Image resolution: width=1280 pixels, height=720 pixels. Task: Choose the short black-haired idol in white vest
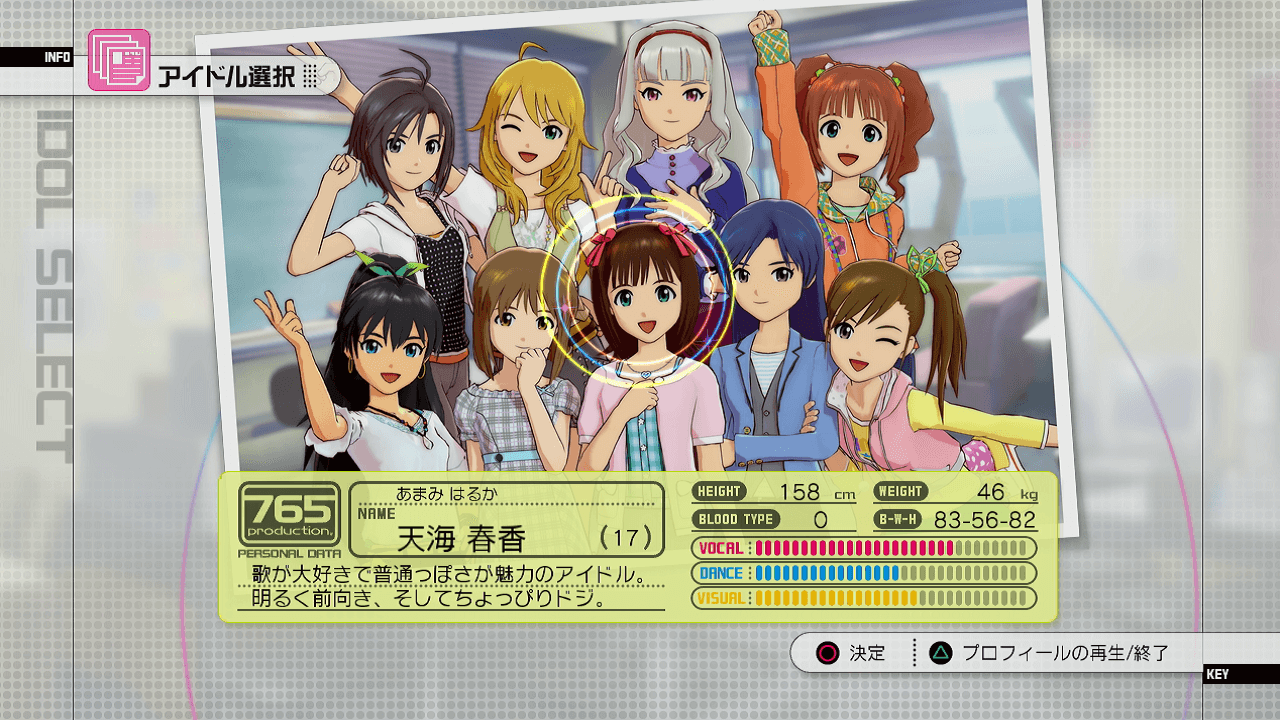pyautogui.click(x=393, y=150)
